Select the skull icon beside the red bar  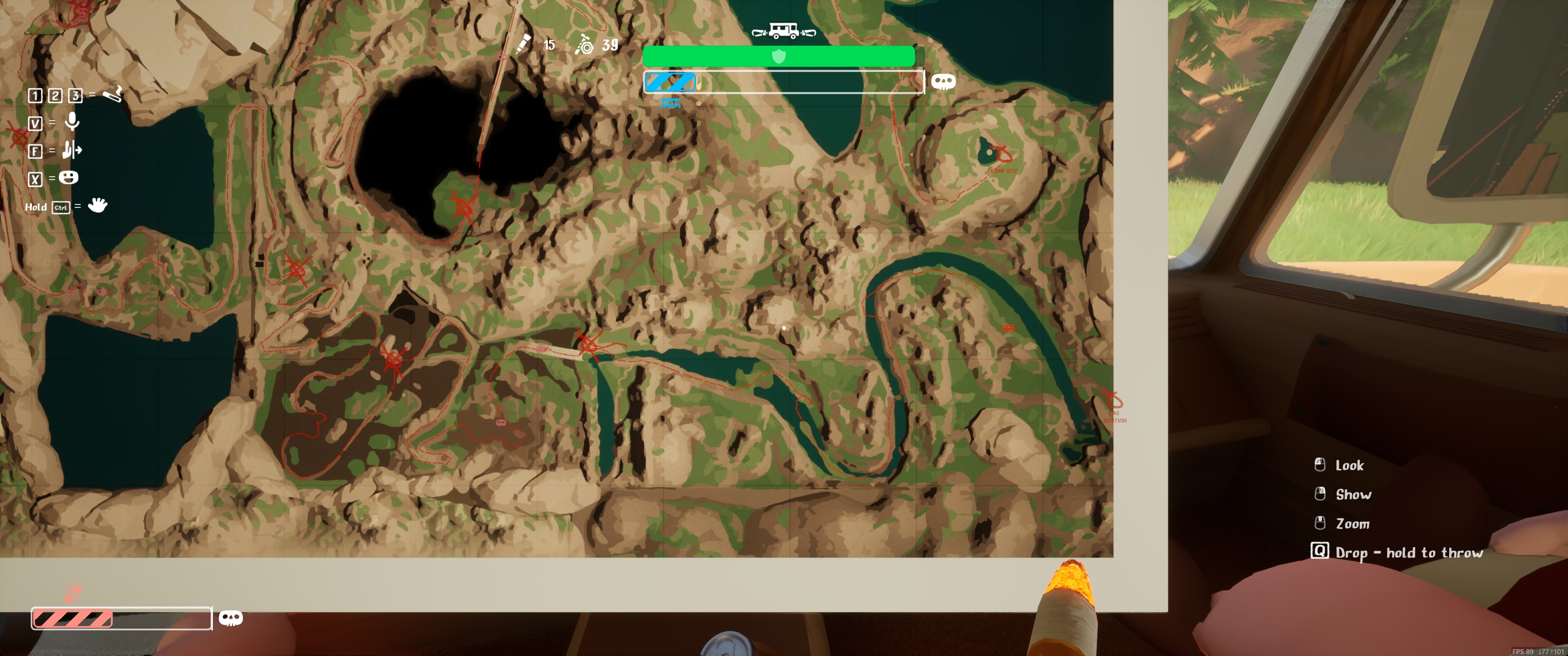(x=231, y=618)
